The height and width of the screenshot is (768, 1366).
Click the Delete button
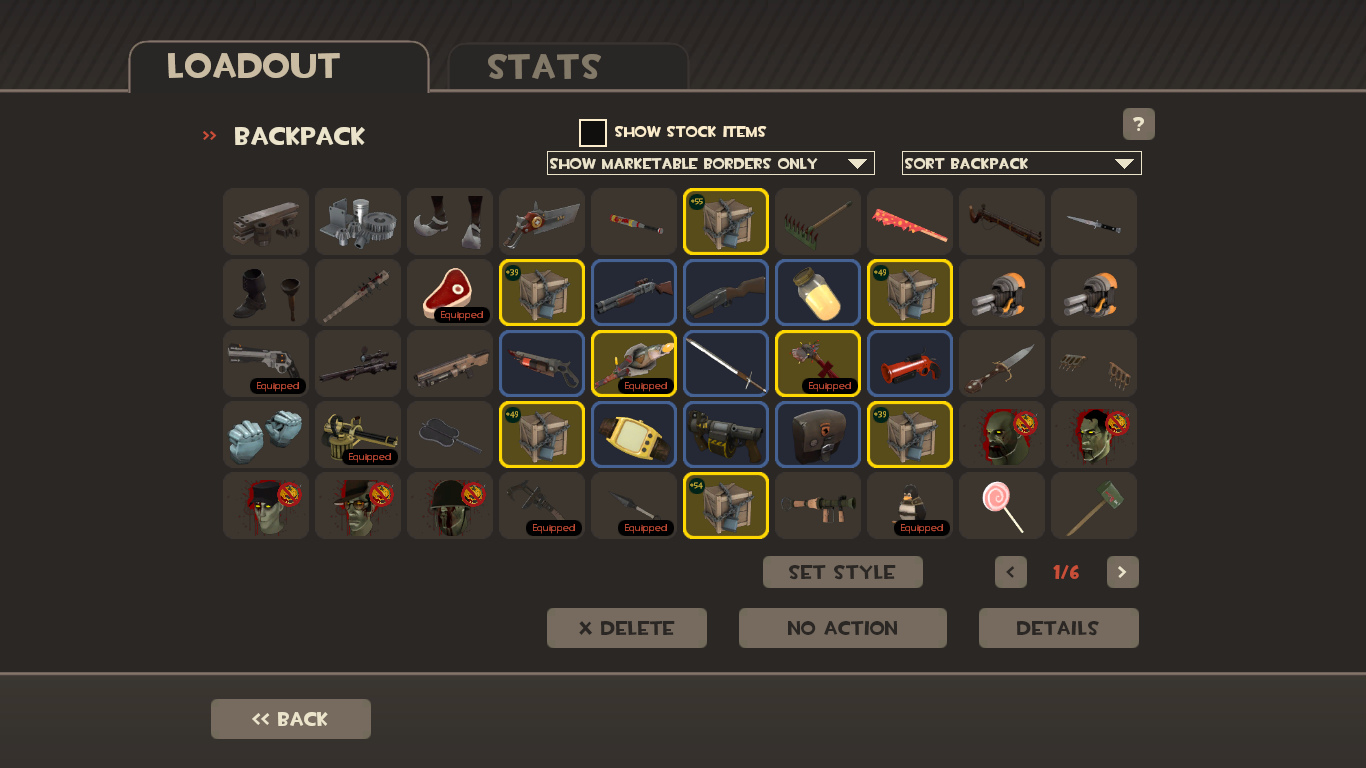click(x=626, y=627)
